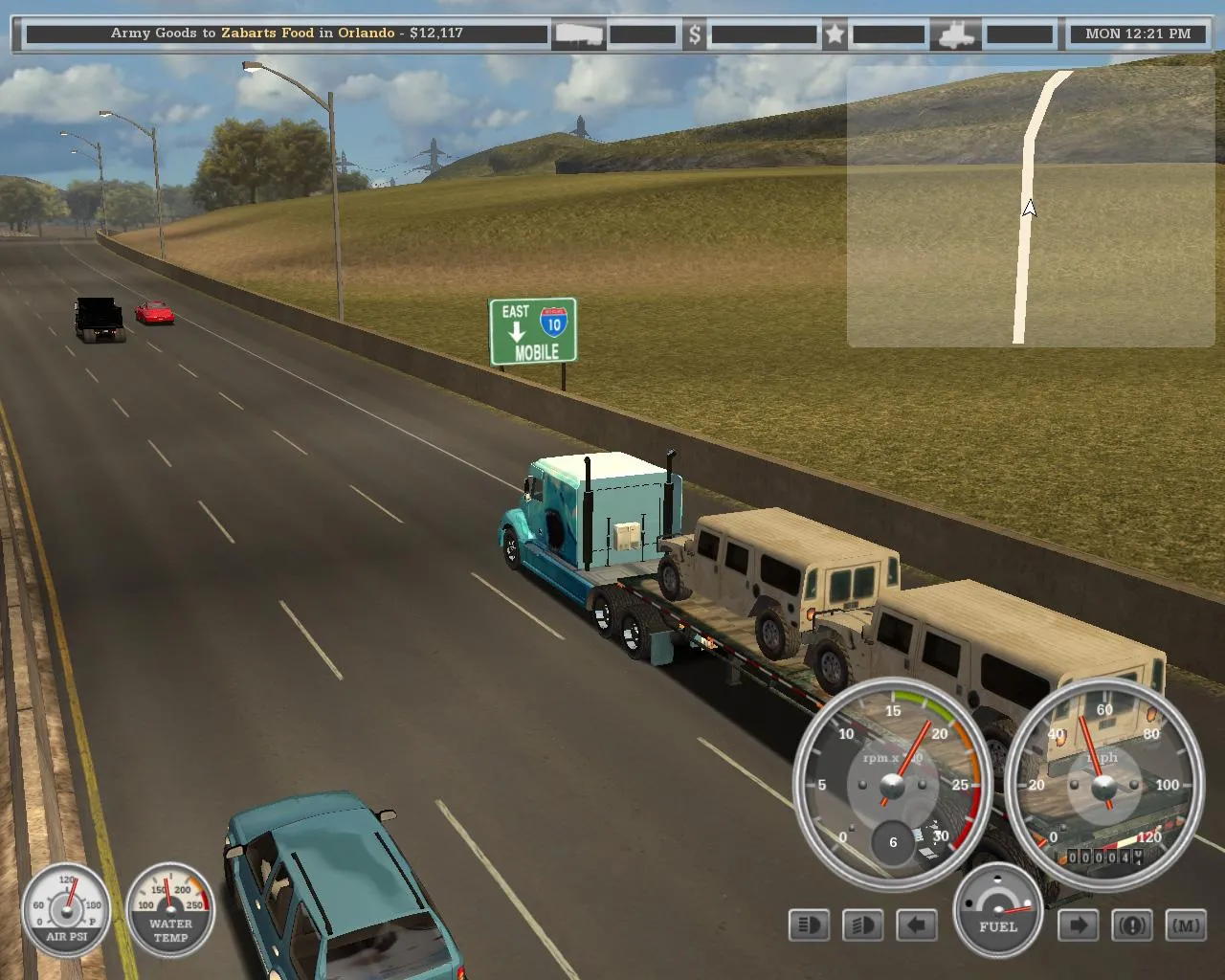Click the star rating icon
1225x980 pixels.
click(x=835, y=34)
